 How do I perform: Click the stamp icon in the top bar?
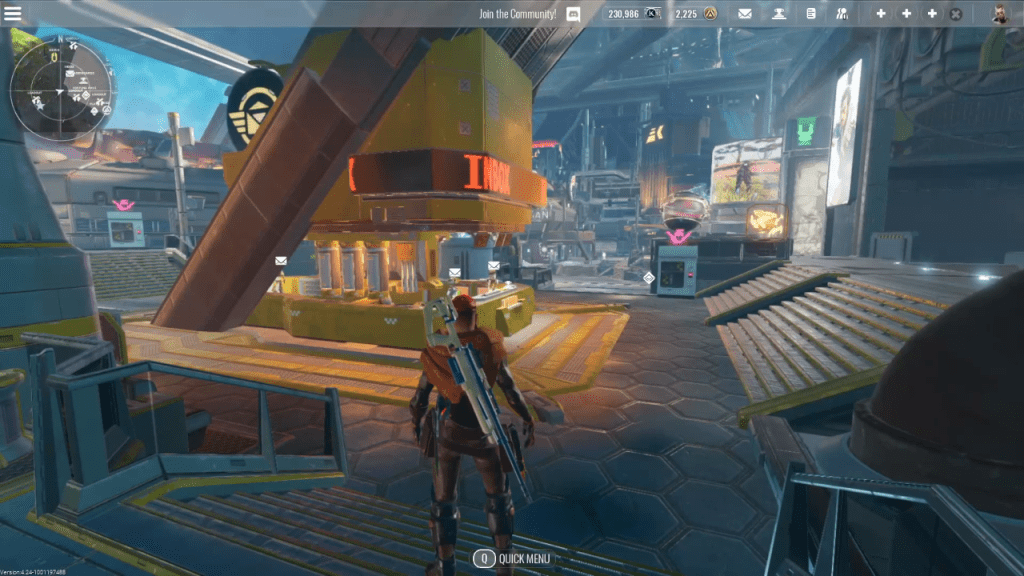(x=778, y=14)
